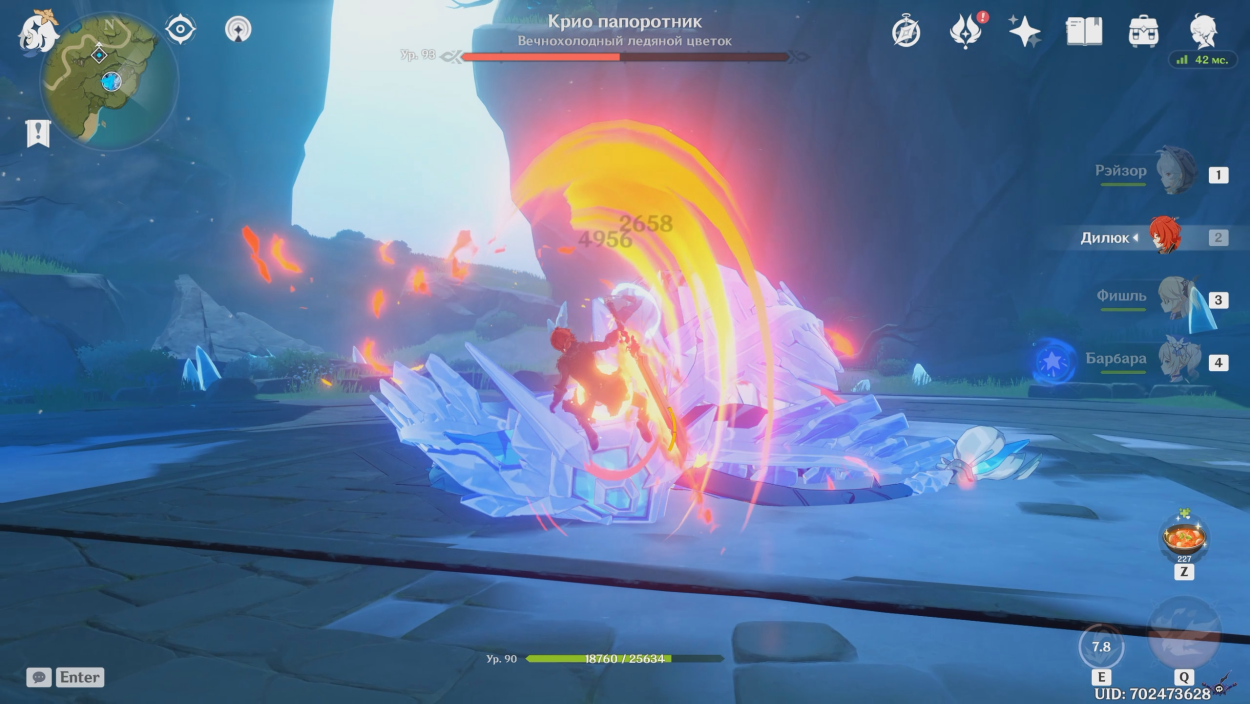Switch to party member Барбара
The image size is (1250, 704).
tap(1175, 359)
